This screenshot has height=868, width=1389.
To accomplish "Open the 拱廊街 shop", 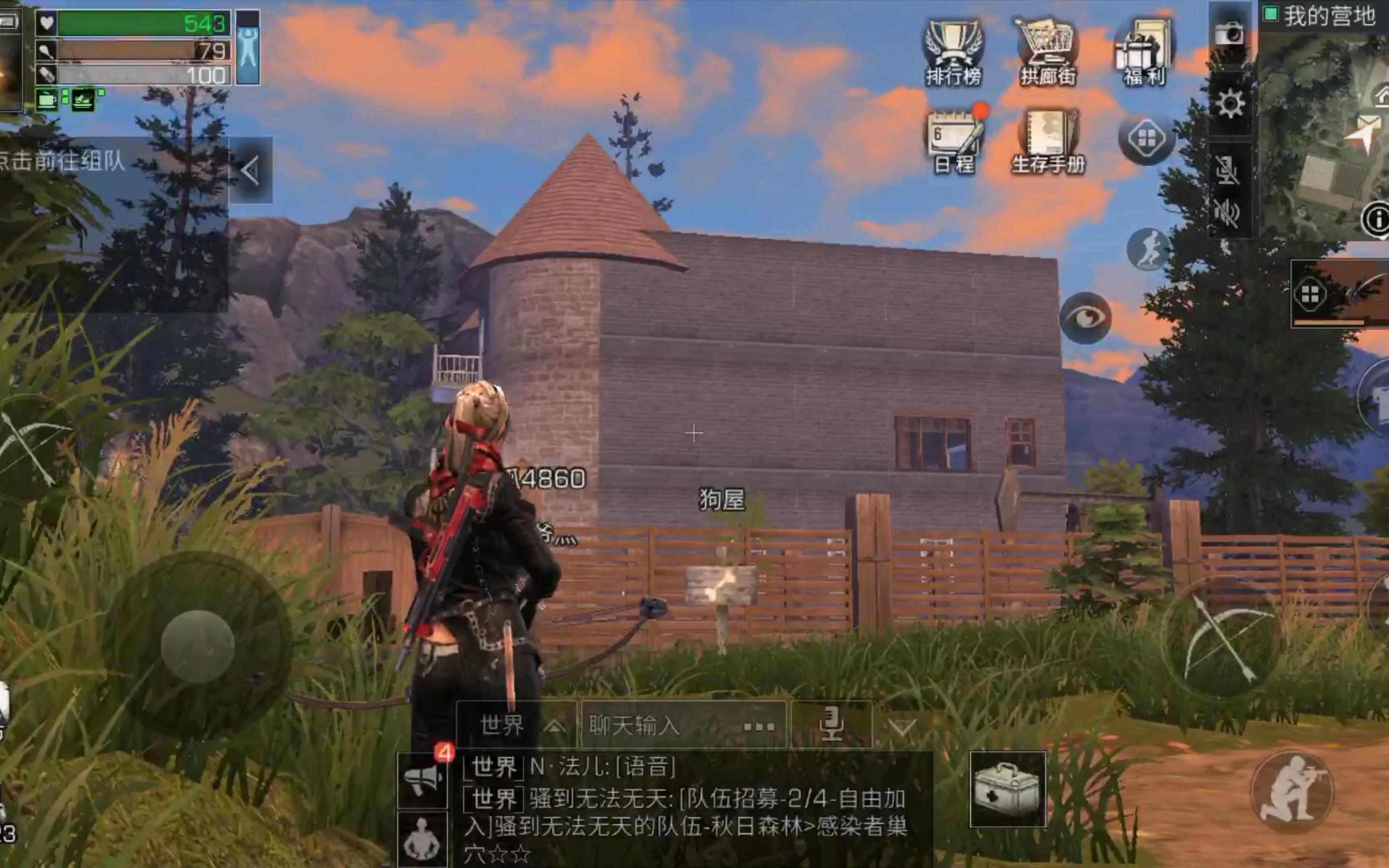I will [x=1047, y=52].
